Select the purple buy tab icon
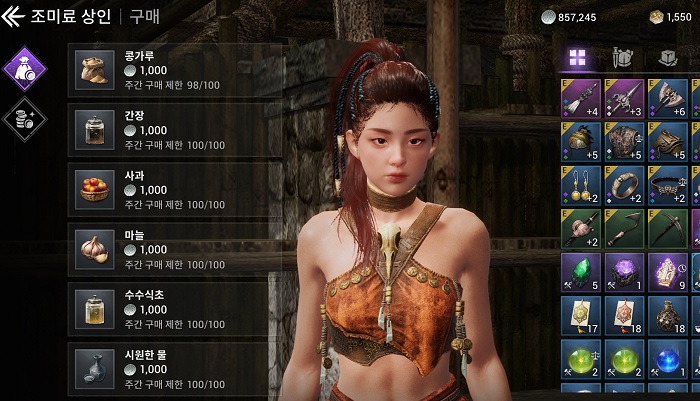Screen dimensions: 700x401 point(24,68)
